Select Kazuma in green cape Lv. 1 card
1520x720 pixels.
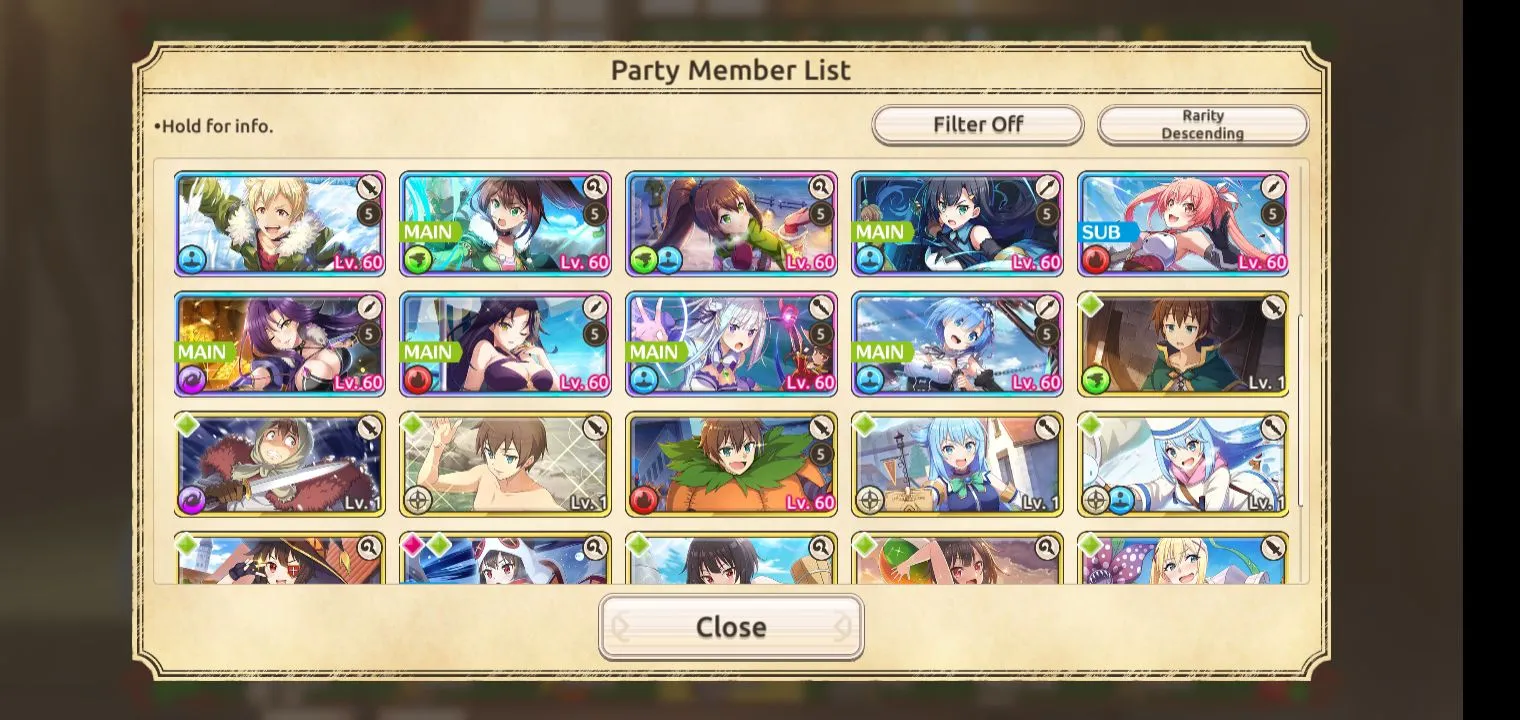point(1183,344)
